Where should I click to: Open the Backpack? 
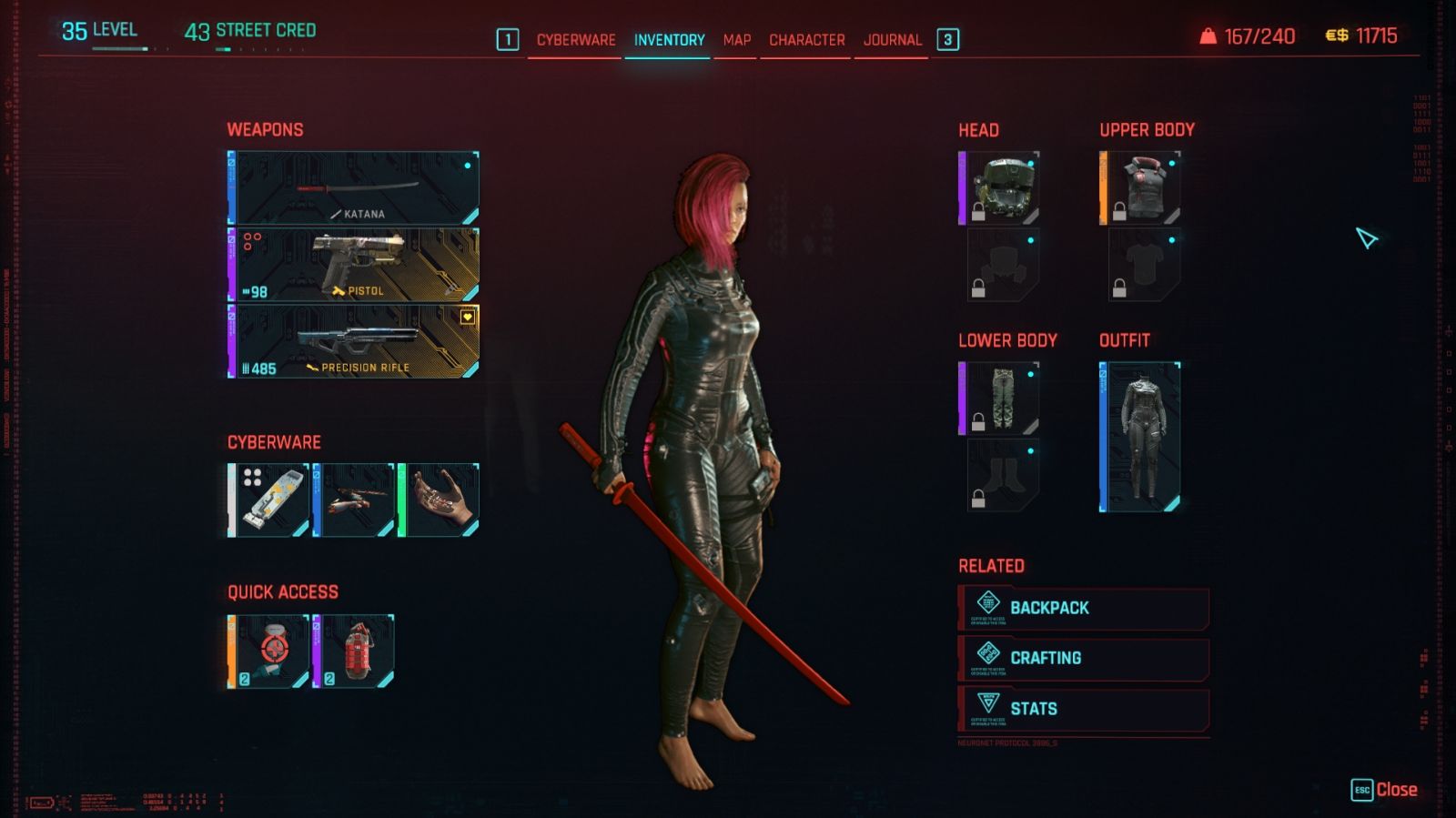1083,608
